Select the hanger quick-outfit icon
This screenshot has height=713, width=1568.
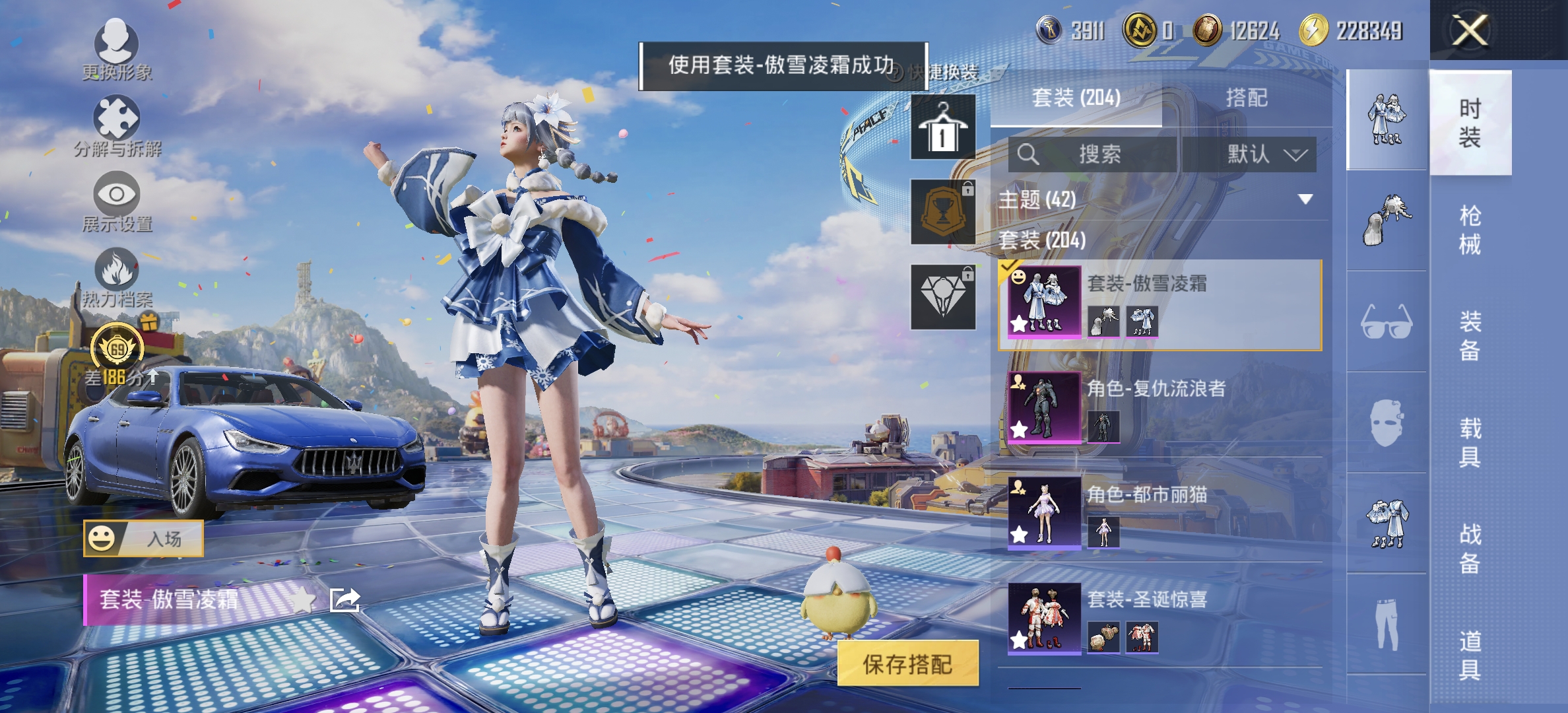pos(942,125)
